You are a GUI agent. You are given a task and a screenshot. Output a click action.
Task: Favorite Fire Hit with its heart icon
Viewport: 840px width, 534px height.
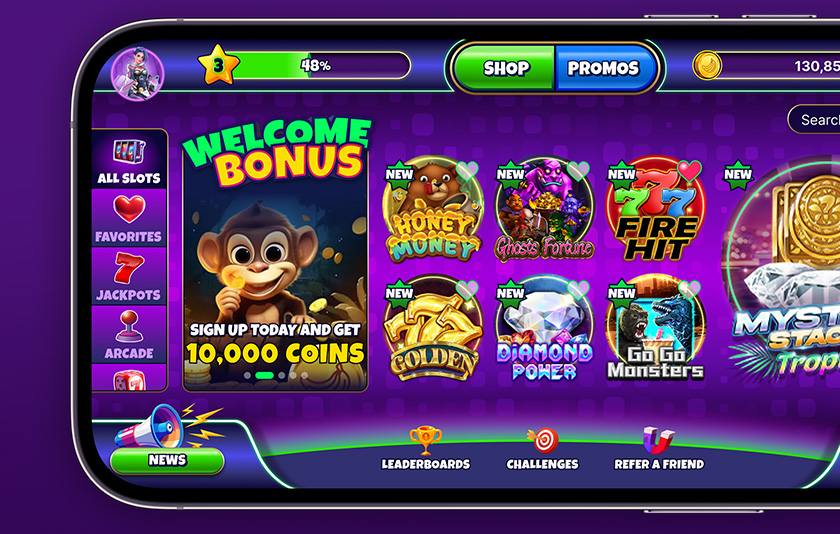tap(689, 170)
